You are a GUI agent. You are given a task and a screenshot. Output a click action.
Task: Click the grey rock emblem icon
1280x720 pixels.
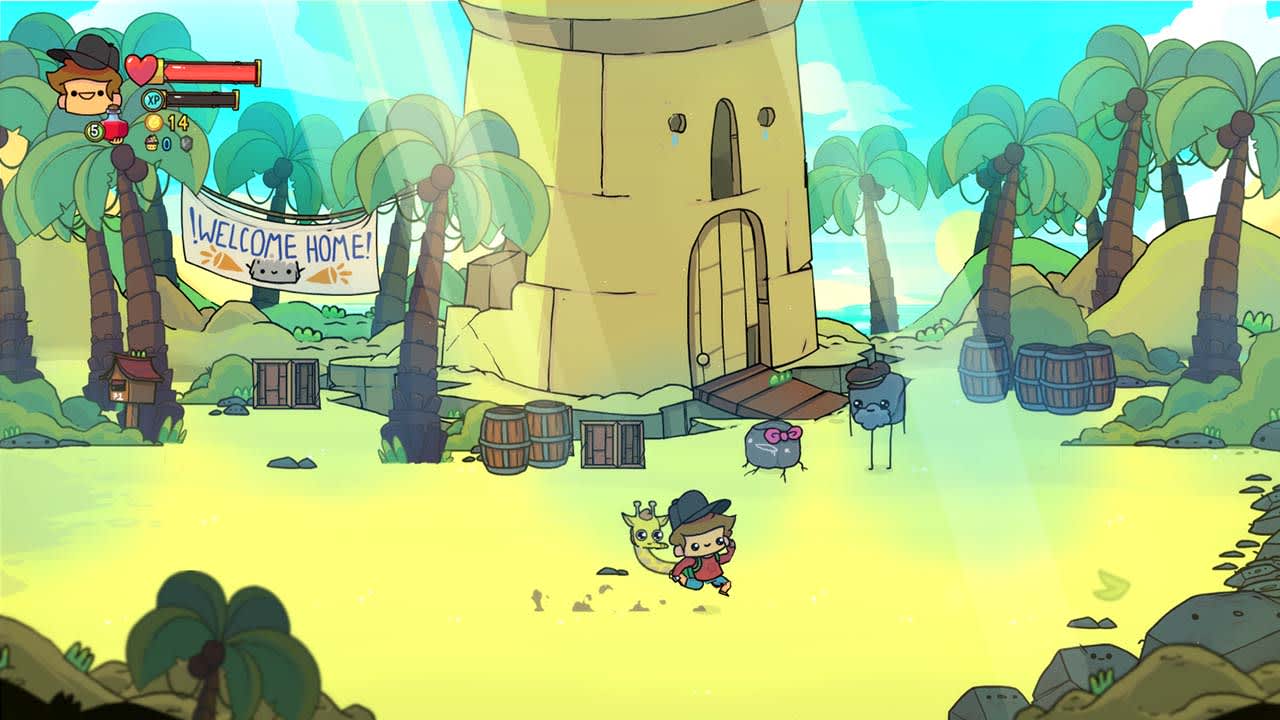pos(185,143)
